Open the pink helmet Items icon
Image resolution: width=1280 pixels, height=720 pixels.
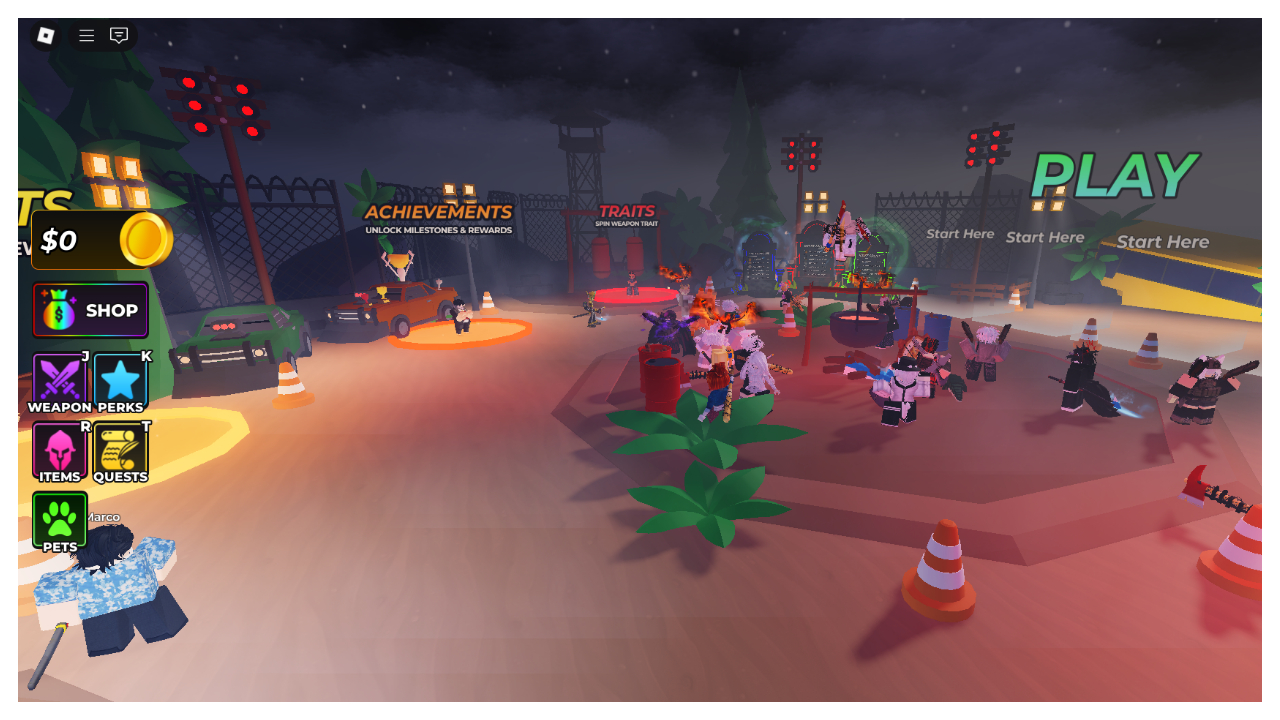[x=60, y=450]
